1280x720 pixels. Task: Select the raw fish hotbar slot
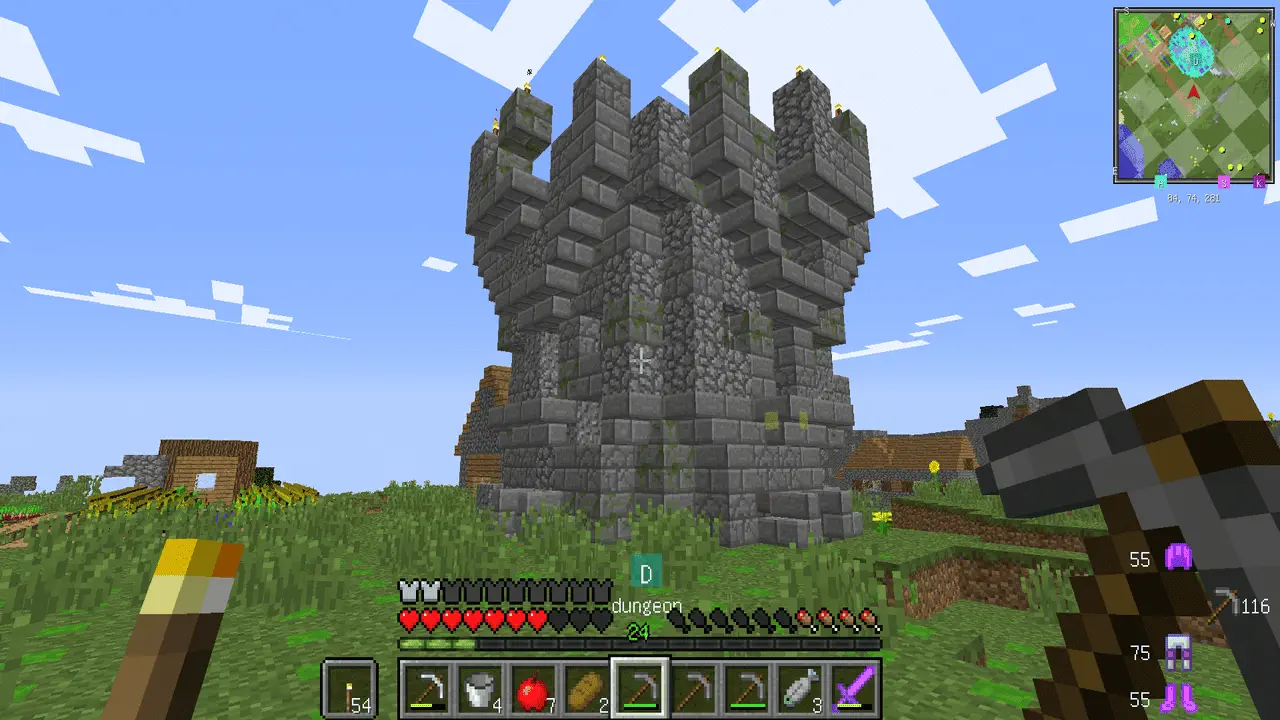point(802,688)
